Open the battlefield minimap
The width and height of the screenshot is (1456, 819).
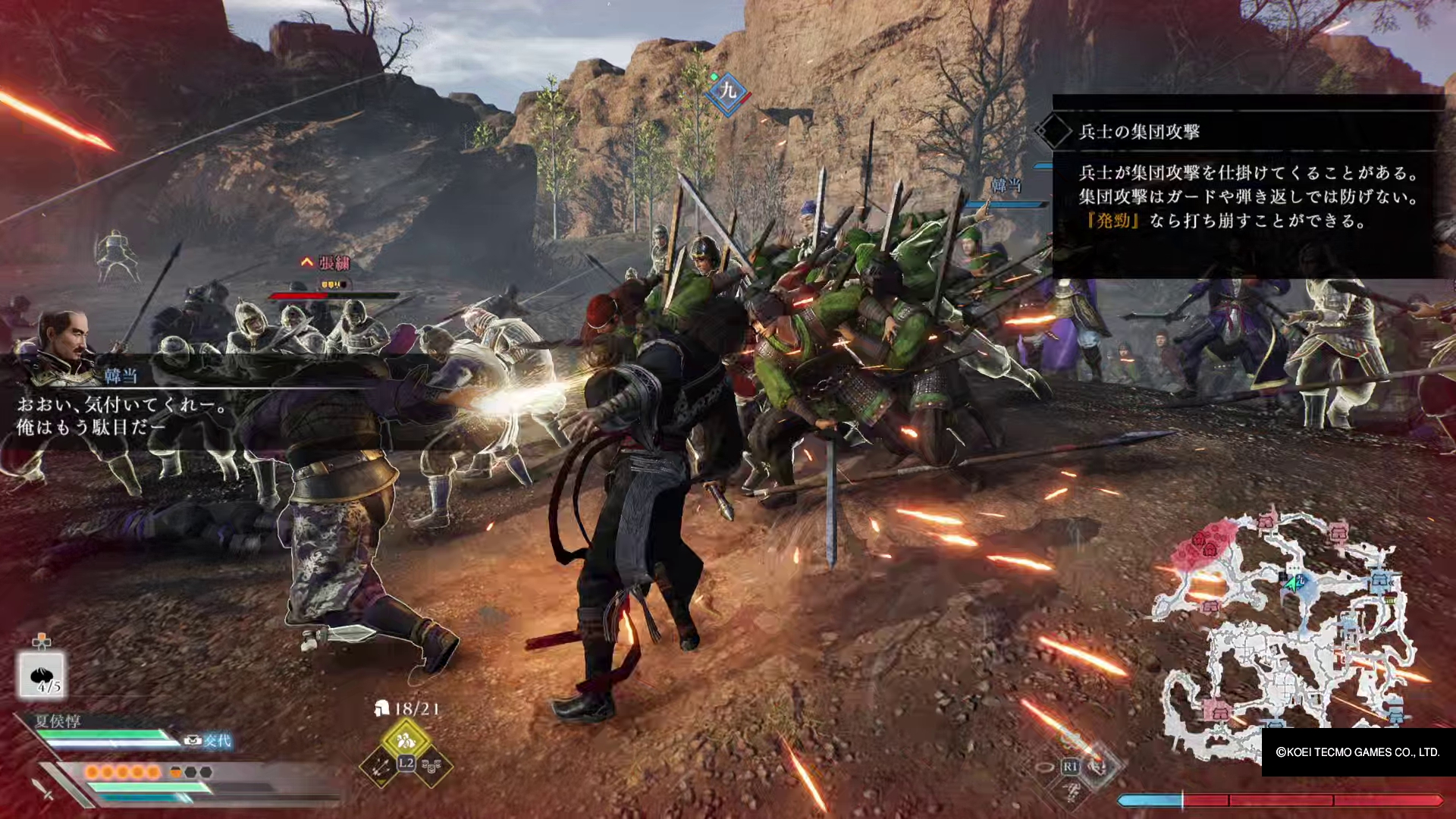click(x=1283, y=637)
